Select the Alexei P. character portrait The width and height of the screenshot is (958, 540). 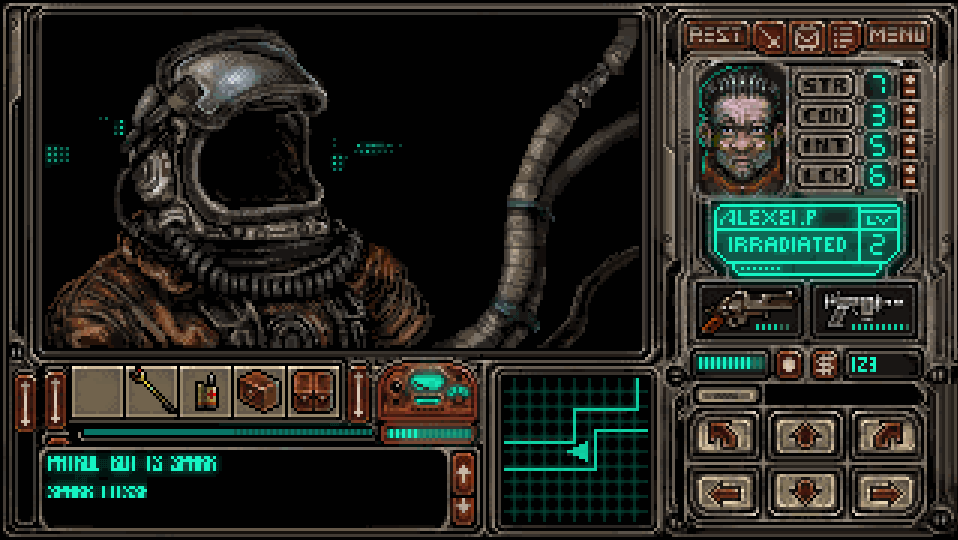tap(742, 130)
